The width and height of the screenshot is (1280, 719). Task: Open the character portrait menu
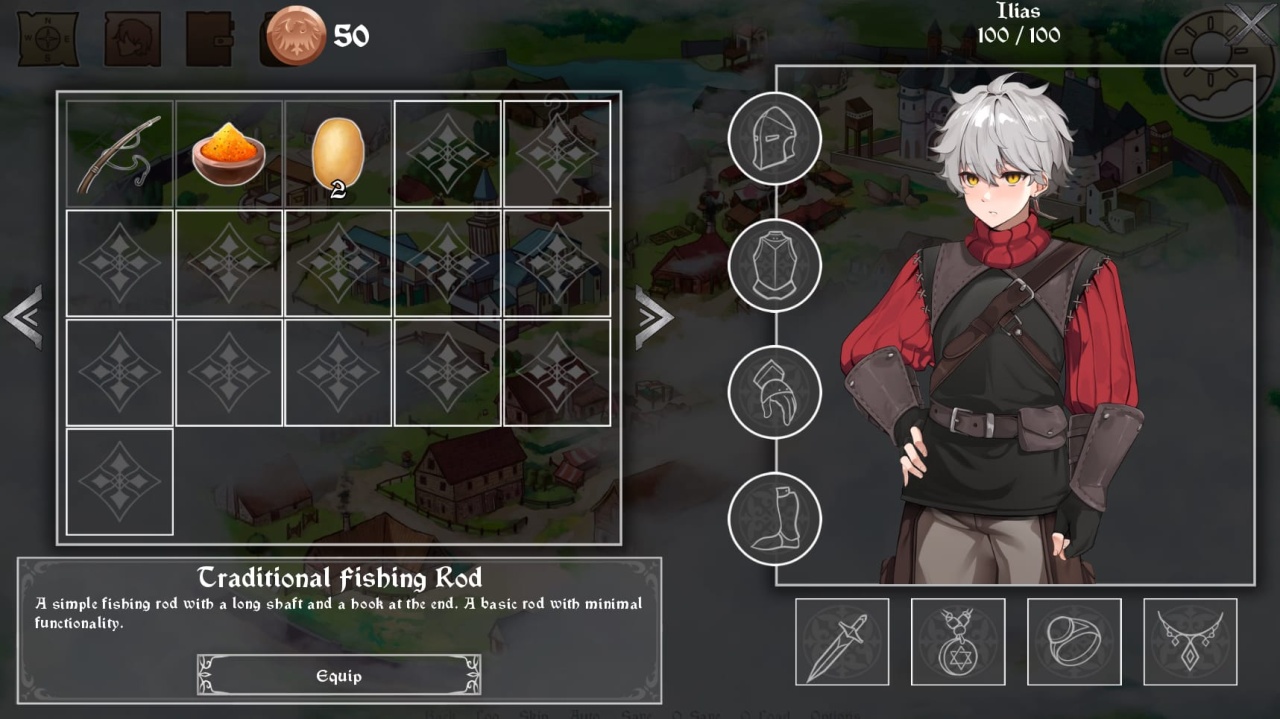132,39
